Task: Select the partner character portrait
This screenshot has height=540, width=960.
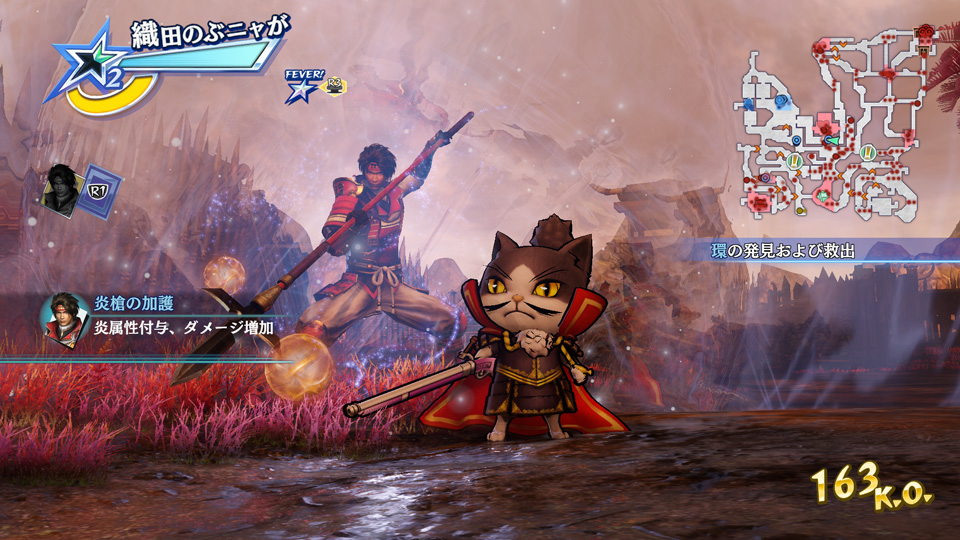Action: click(x=62, y=187)
